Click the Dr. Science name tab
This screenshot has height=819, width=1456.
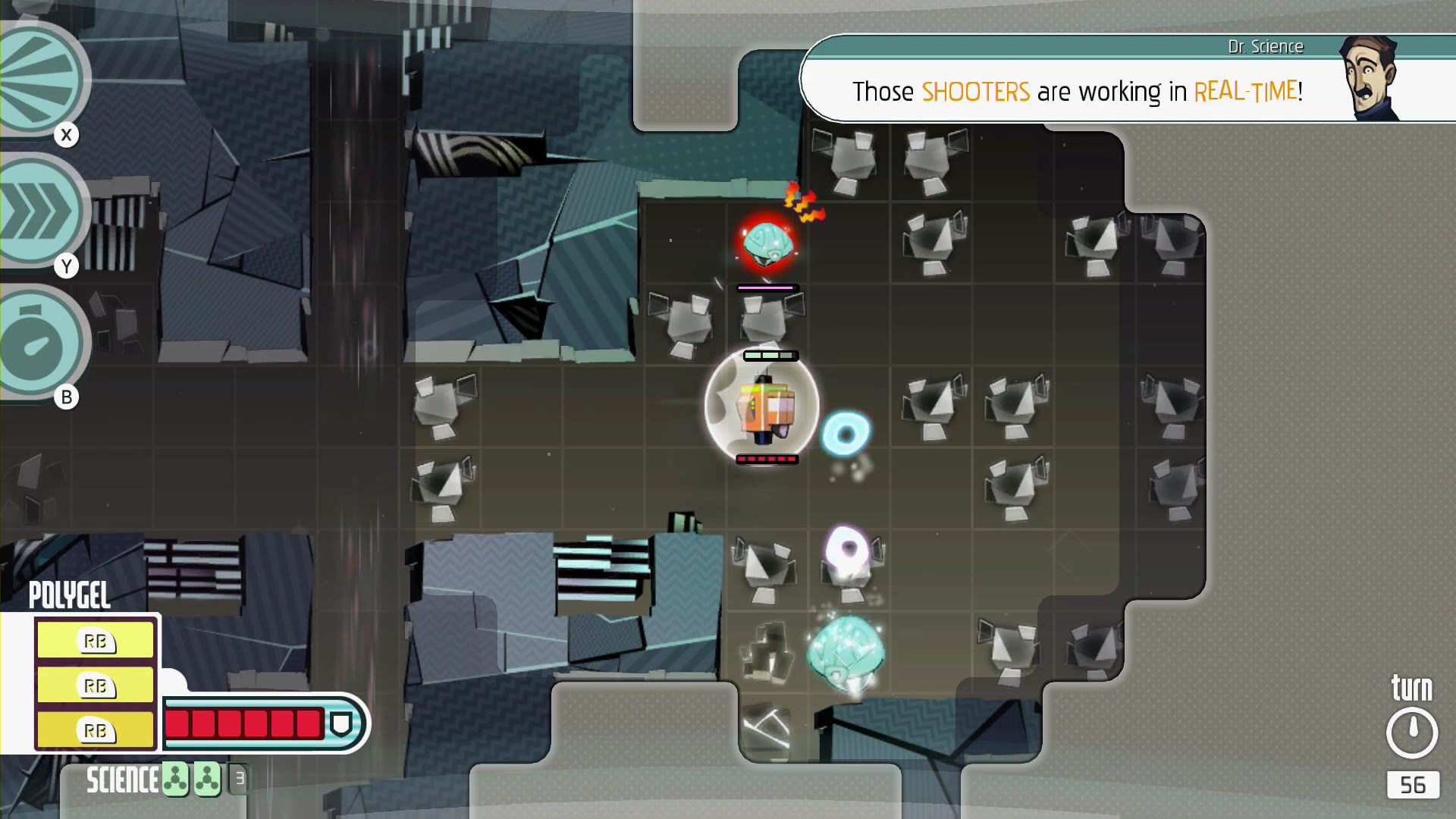[1266, 45]
